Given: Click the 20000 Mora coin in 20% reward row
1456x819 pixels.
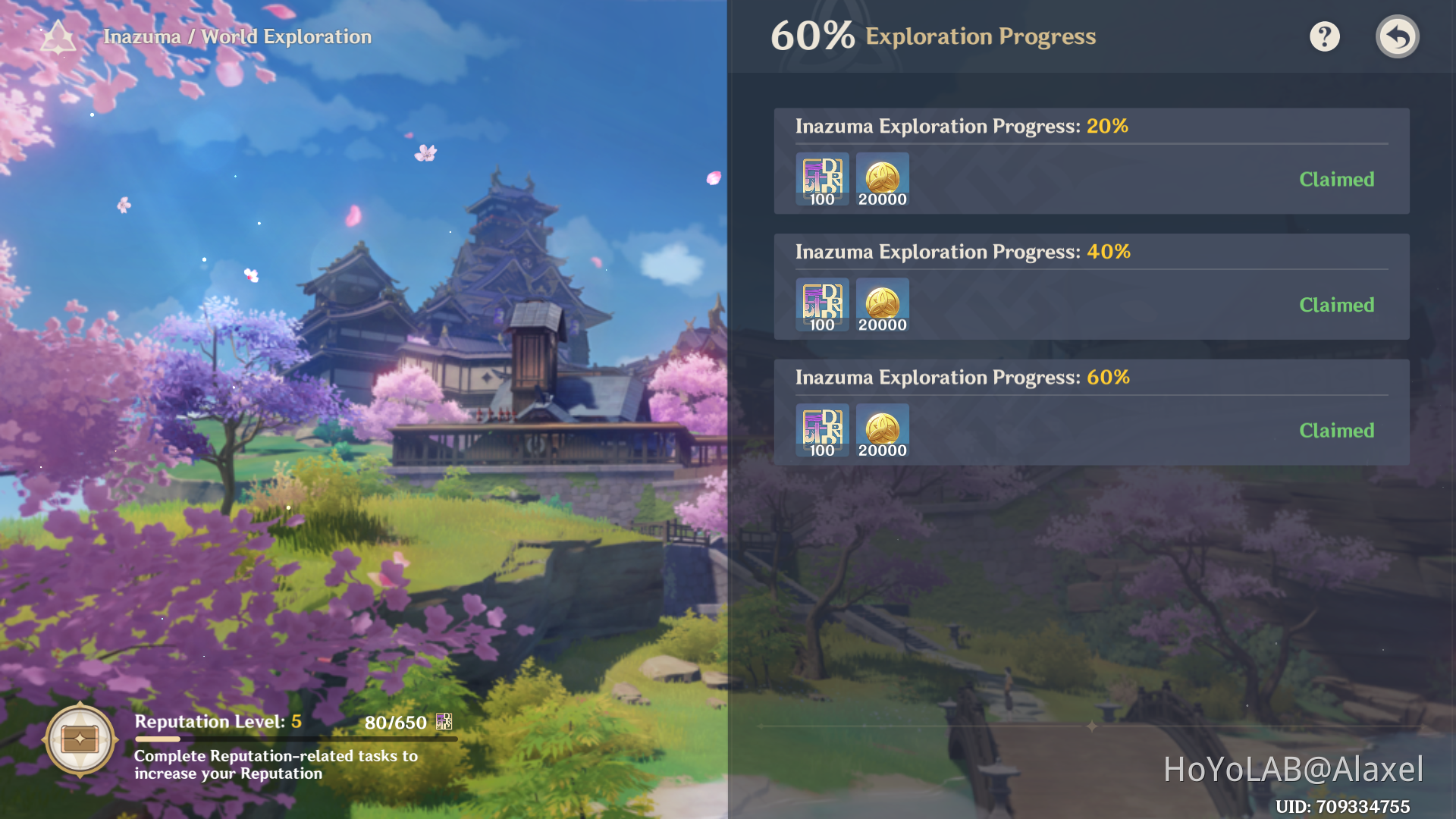Looking at the screenshot, I should 882,179.
